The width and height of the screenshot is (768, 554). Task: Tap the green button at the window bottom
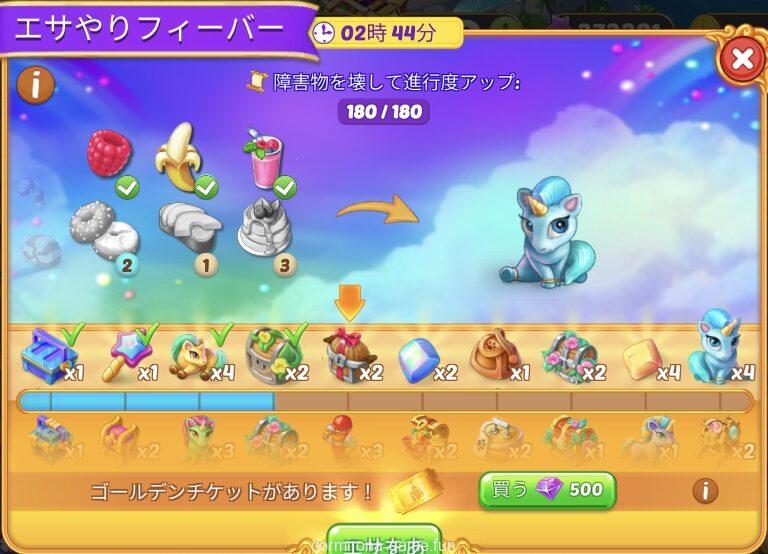pos(384,540)
